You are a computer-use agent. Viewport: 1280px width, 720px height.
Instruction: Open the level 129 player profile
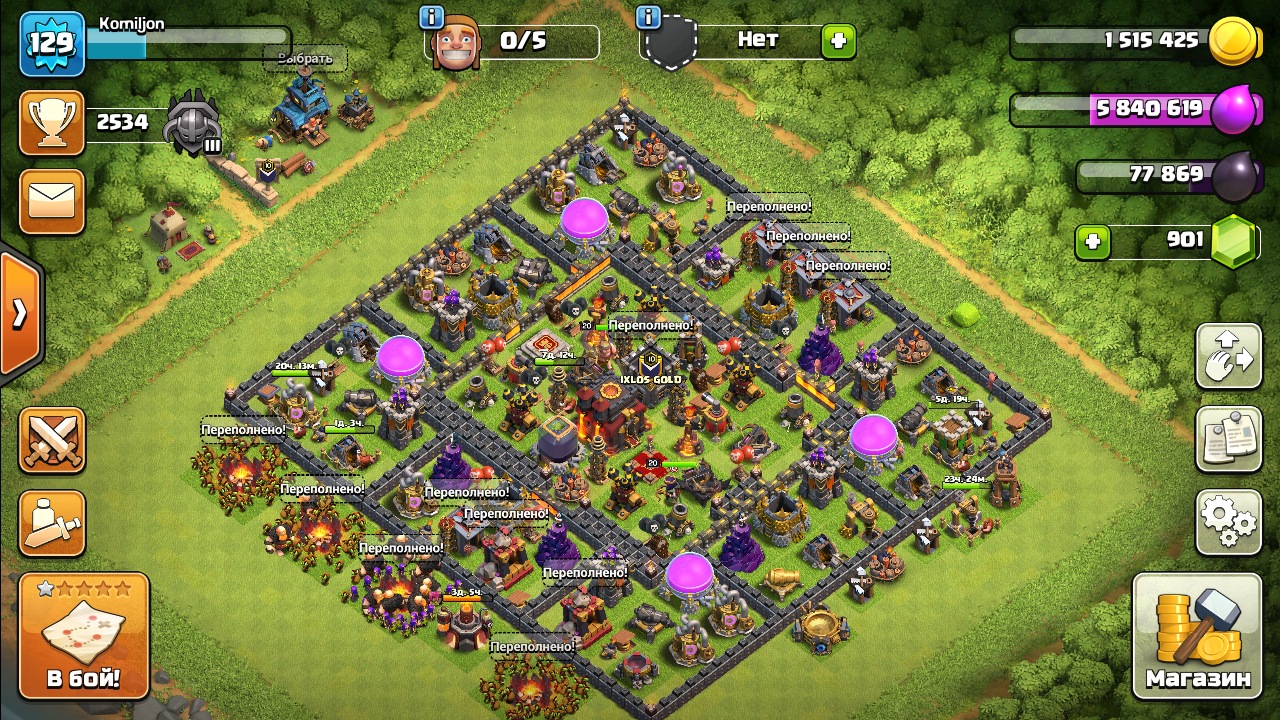[52, 44]
